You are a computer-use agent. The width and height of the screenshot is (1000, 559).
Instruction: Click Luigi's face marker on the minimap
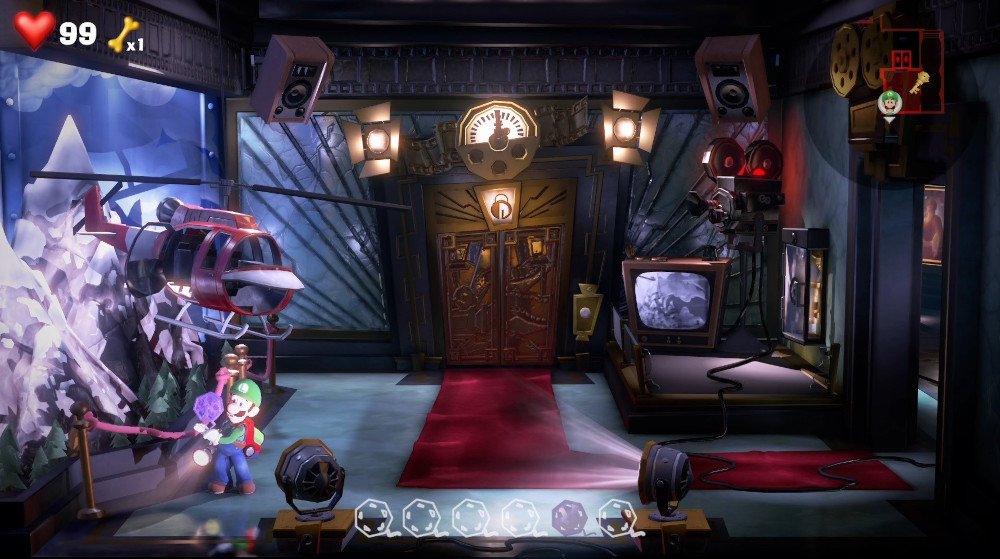[889, 102]
